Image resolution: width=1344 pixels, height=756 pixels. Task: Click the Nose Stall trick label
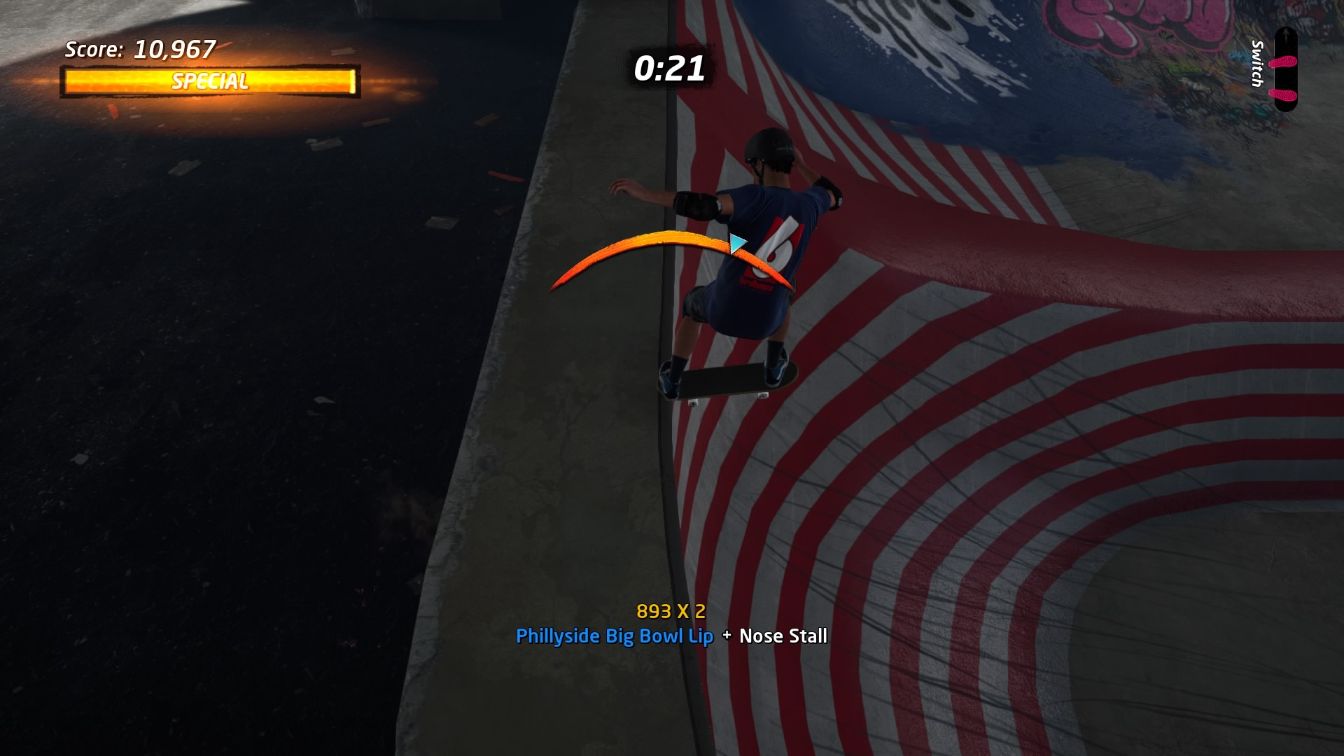coord(783,635)
